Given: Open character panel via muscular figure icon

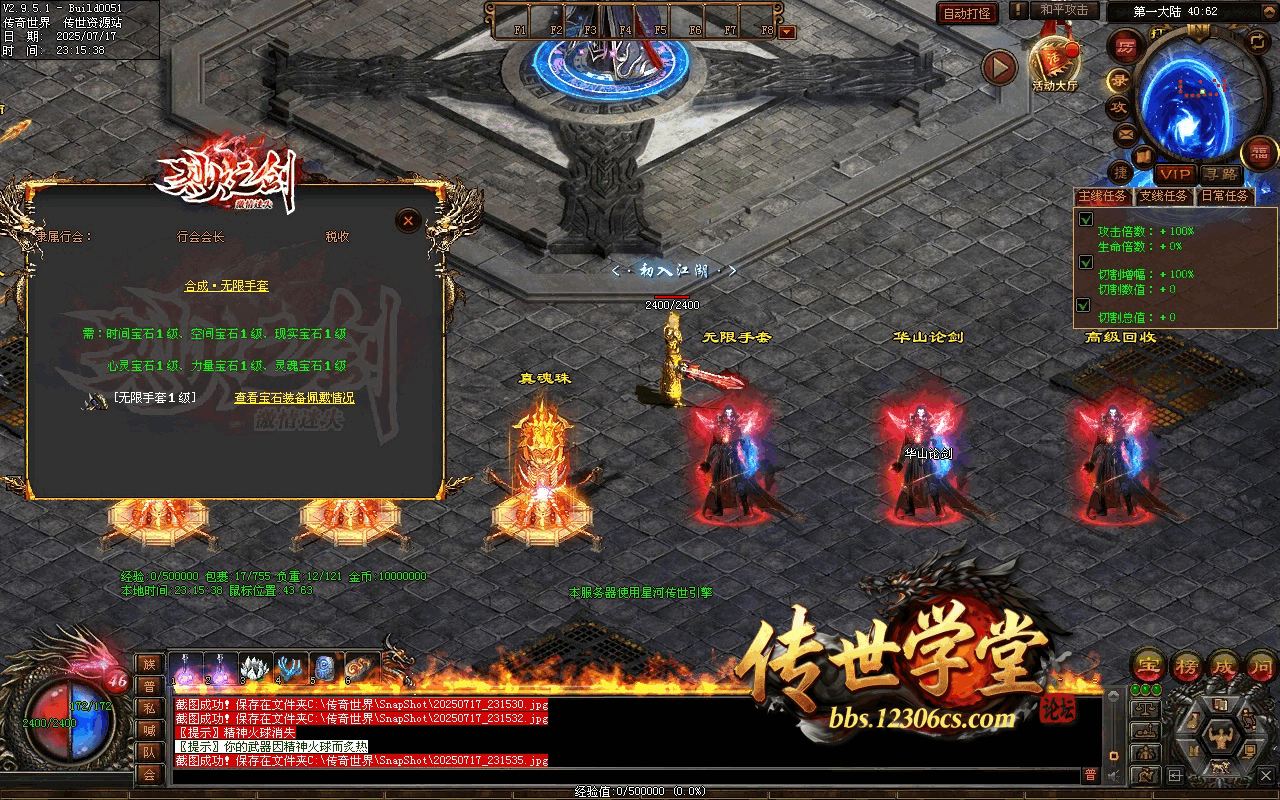Looking at the screenshot, I should click(1219, 737).
